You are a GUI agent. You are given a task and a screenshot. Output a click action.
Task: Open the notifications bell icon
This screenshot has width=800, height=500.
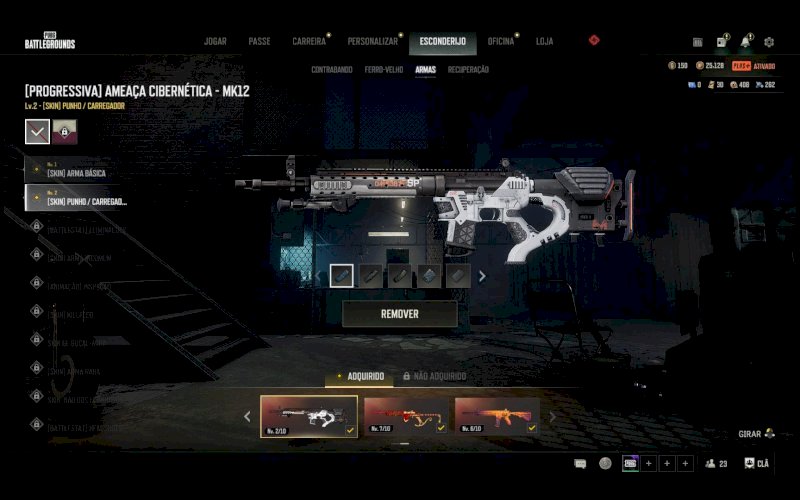click(745, 42)
